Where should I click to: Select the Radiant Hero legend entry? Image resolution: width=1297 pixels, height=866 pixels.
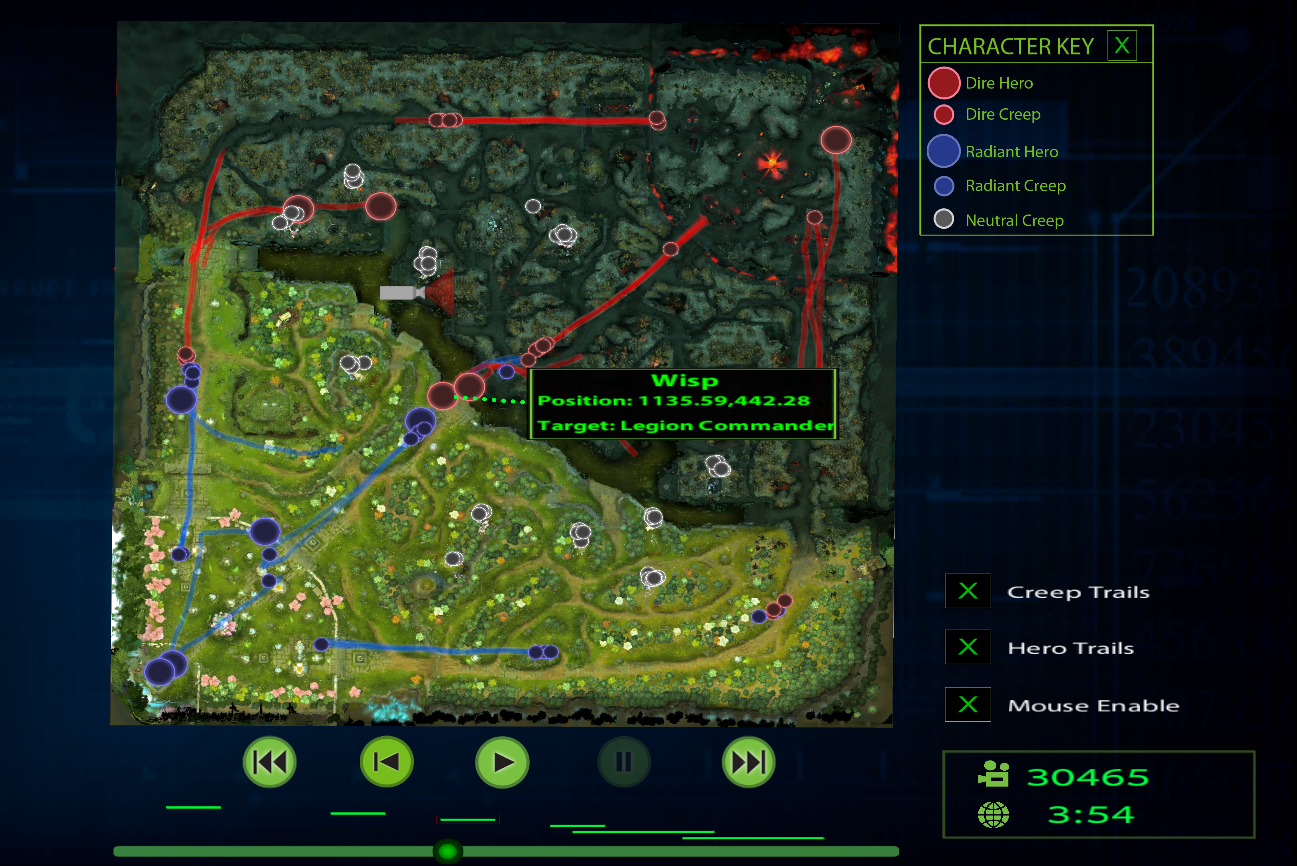click(x=1011, y=152)
